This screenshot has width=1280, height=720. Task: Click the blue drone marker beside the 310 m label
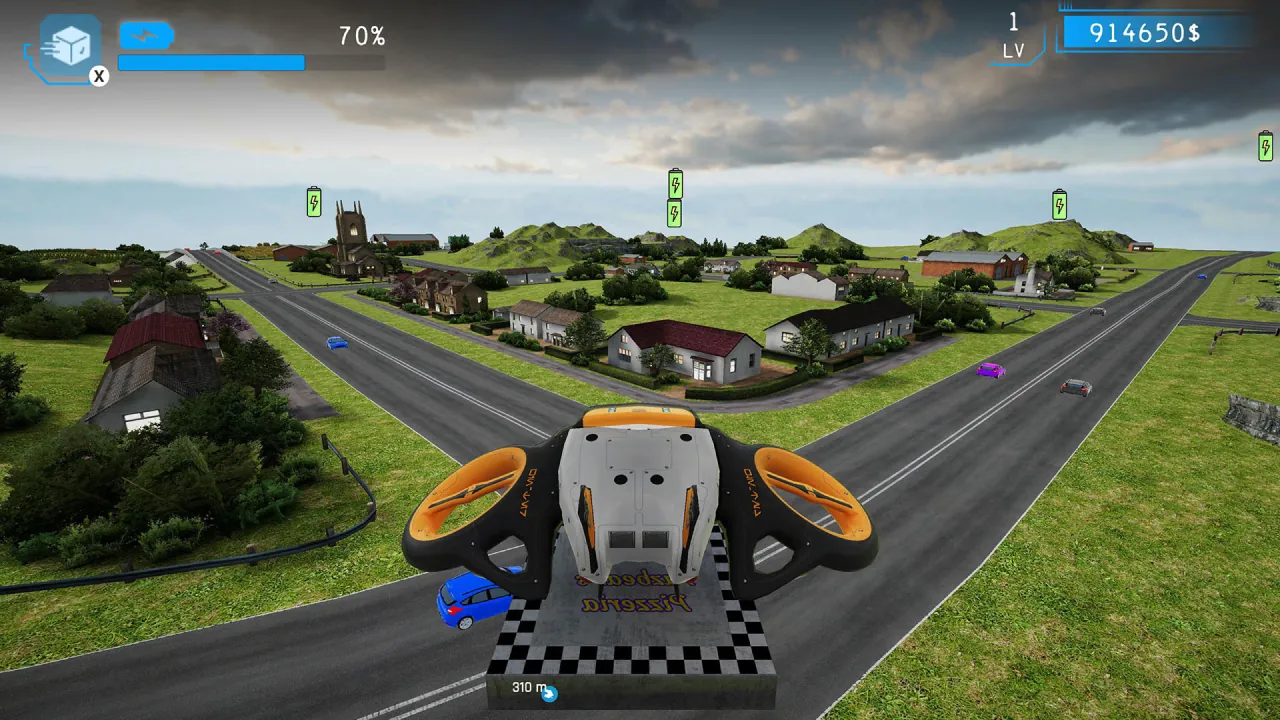[x=551, y=690]
